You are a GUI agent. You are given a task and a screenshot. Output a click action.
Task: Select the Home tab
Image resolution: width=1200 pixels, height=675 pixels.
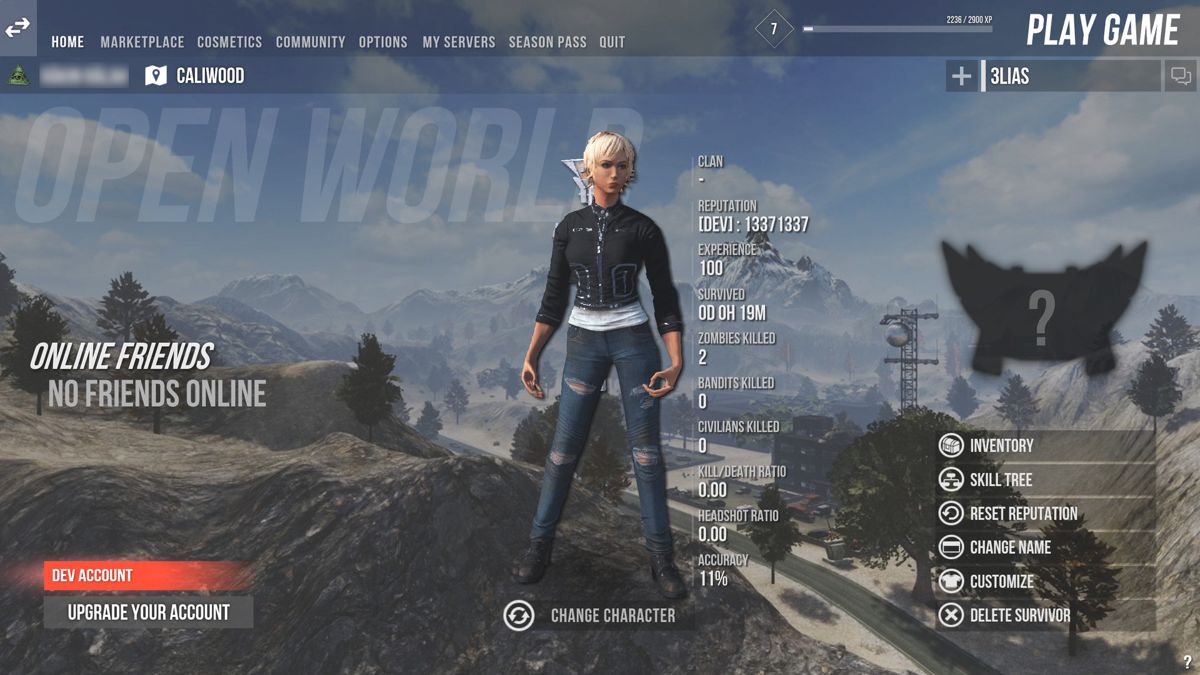click(68, 42)
